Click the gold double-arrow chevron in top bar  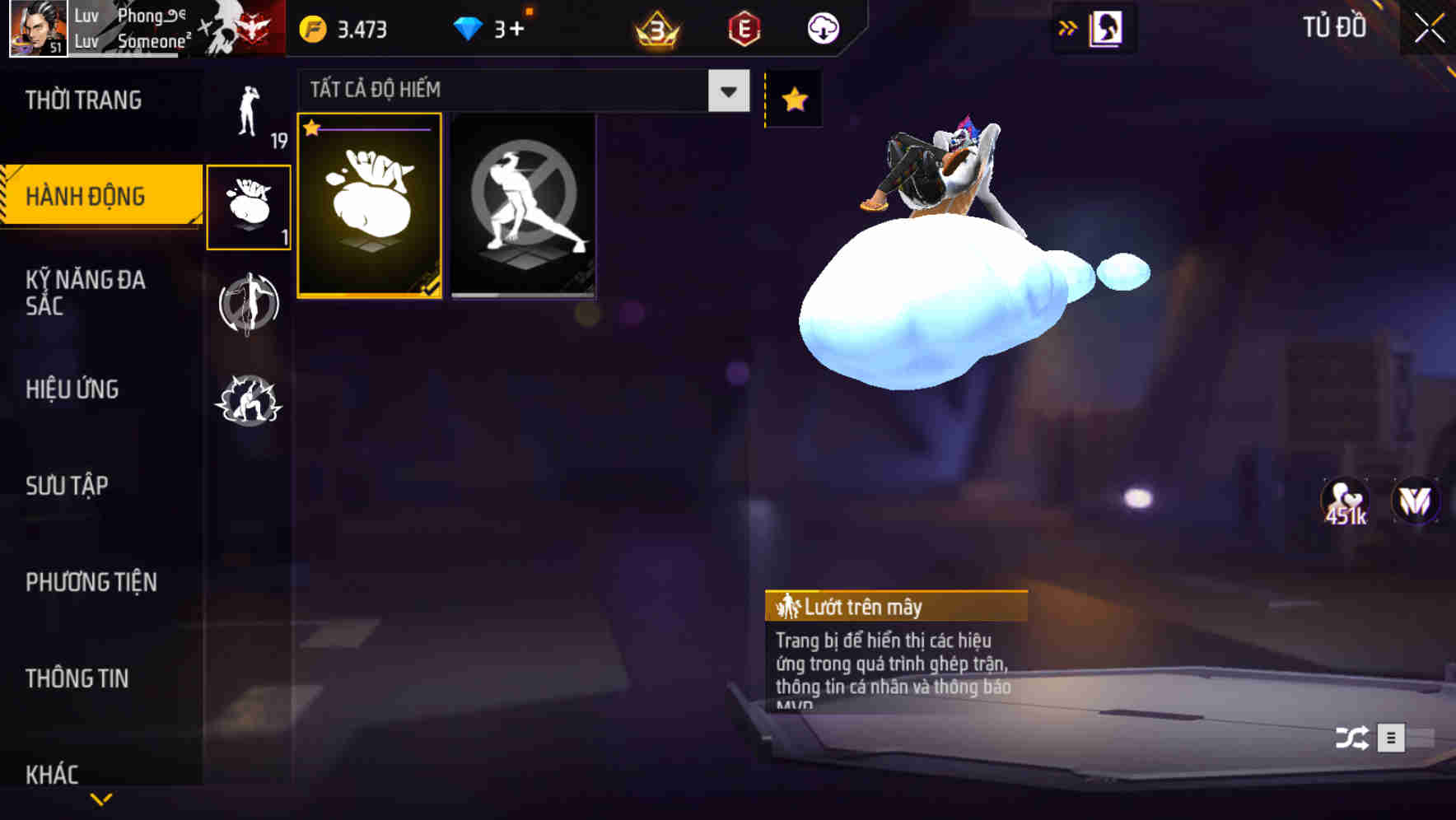tap(1068, 26)
